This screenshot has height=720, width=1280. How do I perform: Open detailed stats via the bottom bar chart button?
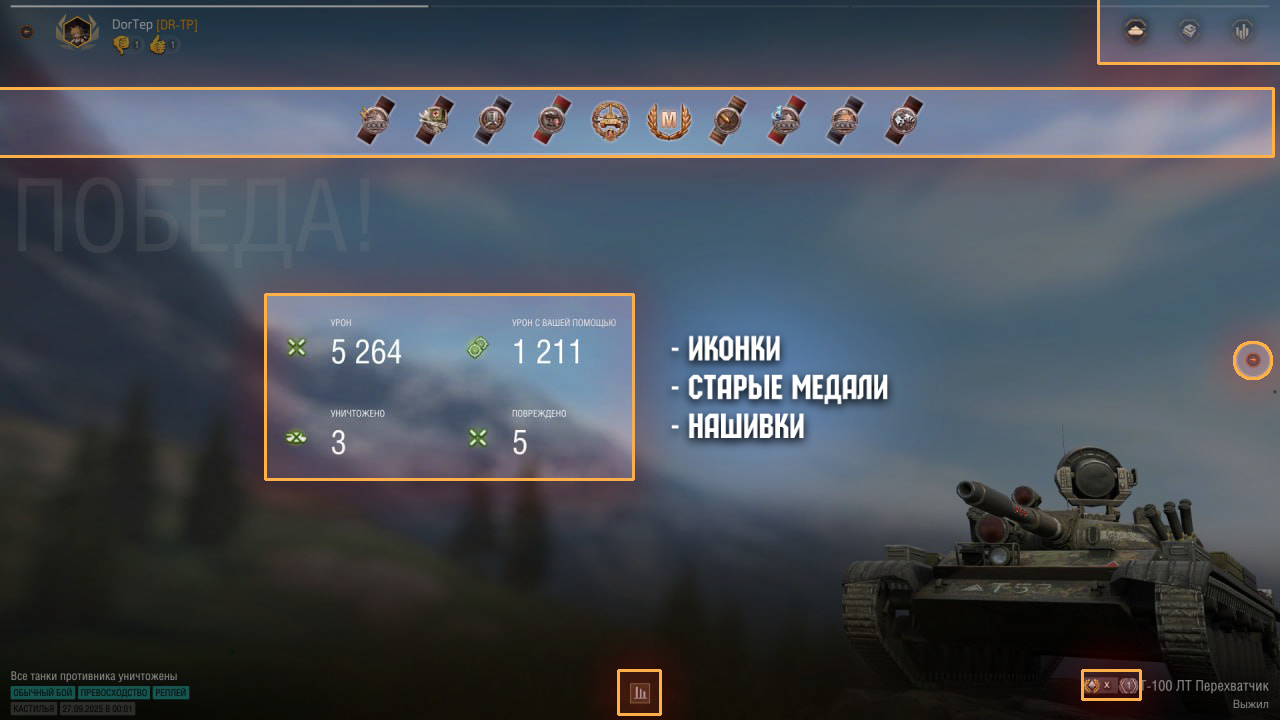click(640, 692)
